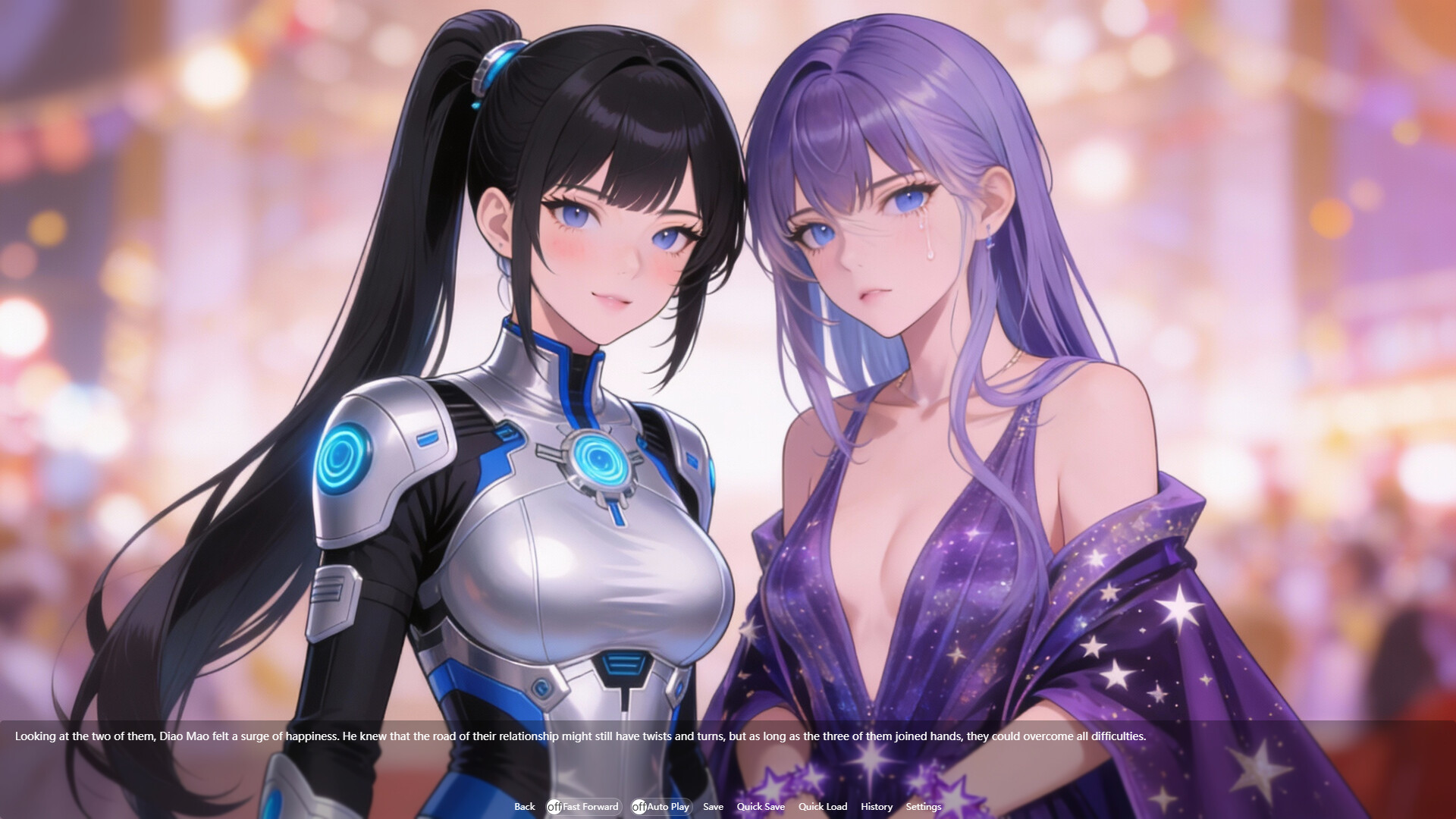Perform a Quick Save
Viewport: 1456px width, 819px height.
point(761,807)
